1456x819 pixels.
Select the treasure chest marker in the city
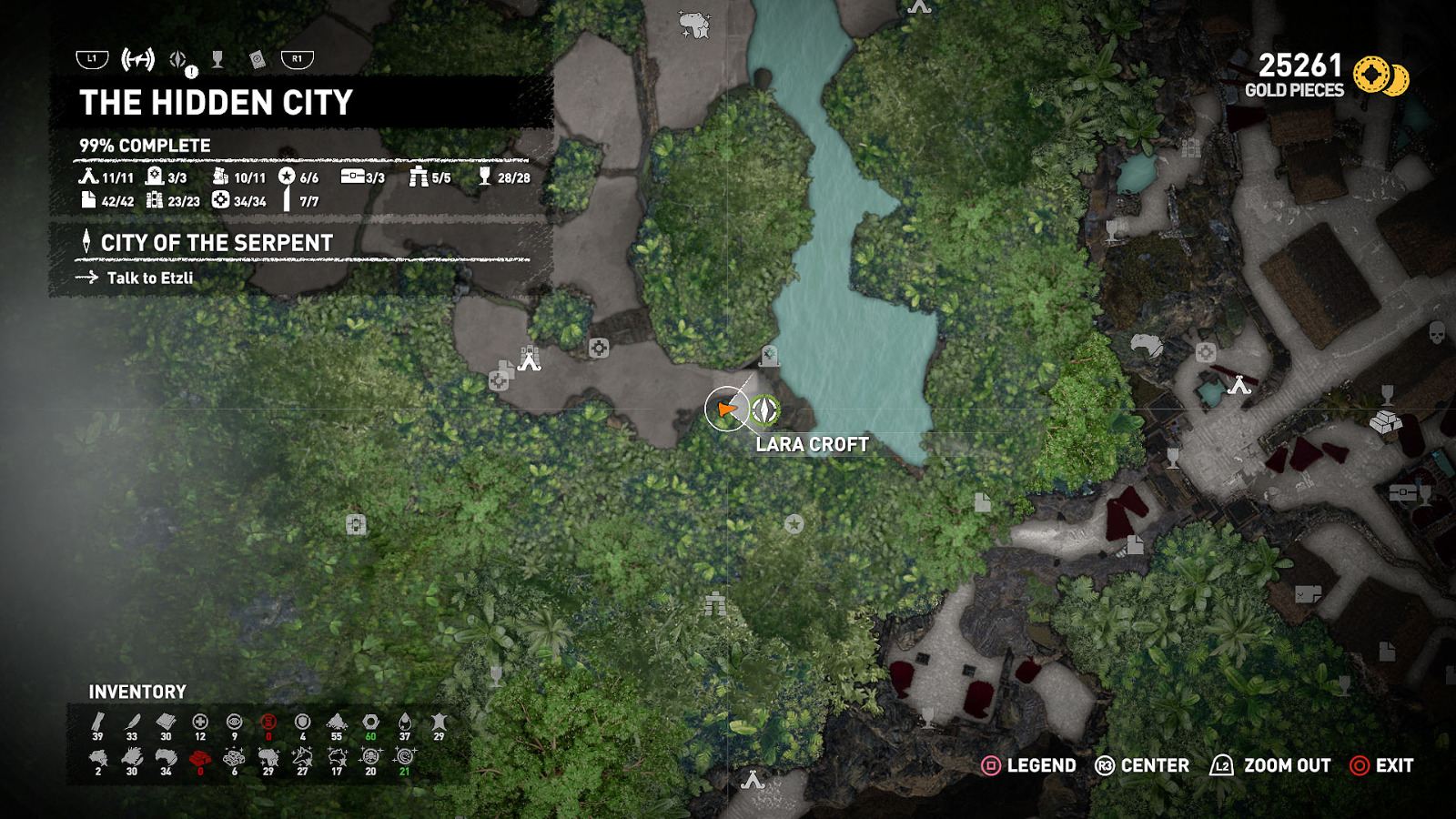tap(1402, 493)
